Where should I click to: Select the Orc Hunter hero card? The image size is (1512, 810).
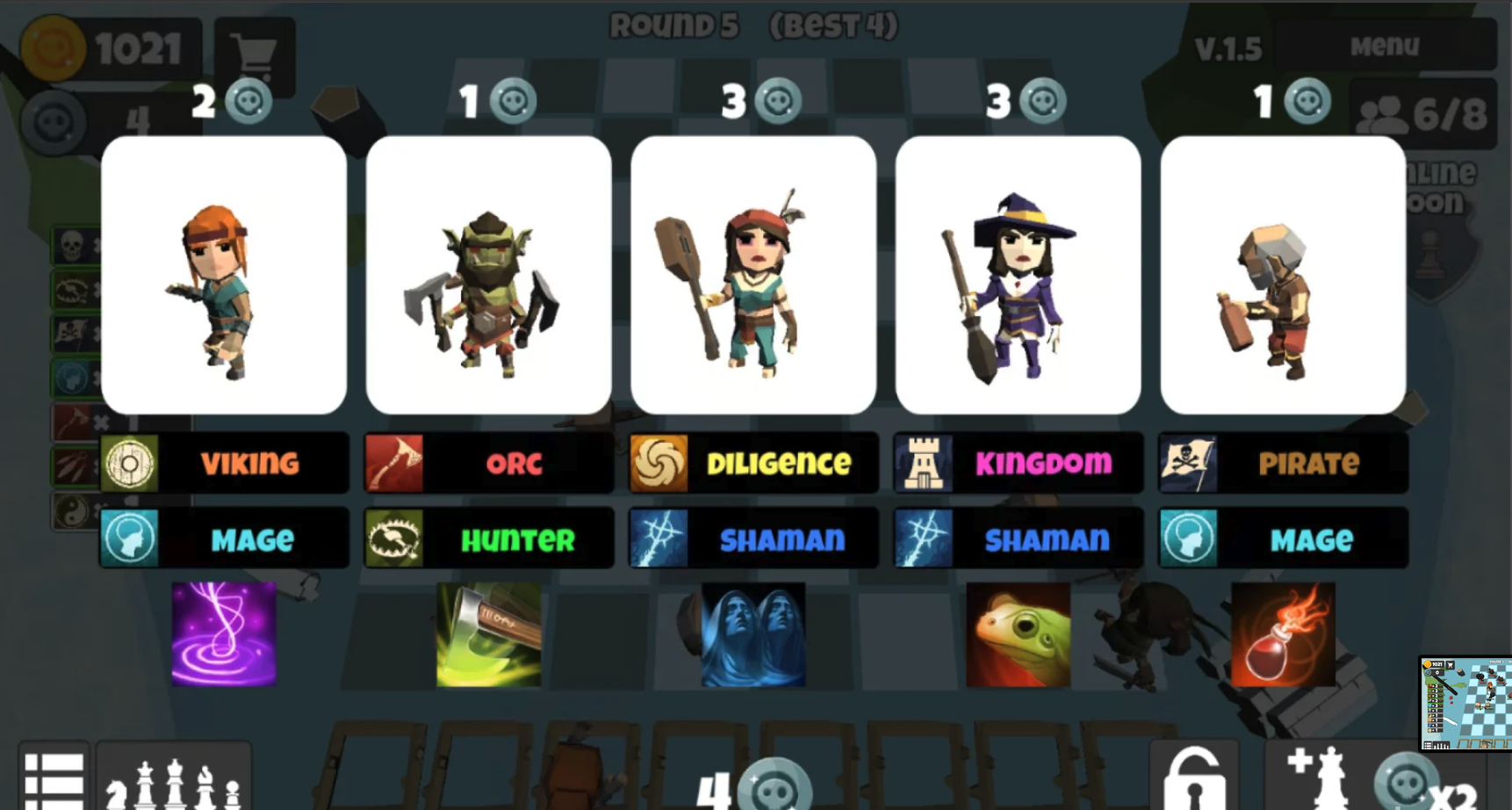tap(488, 274)
